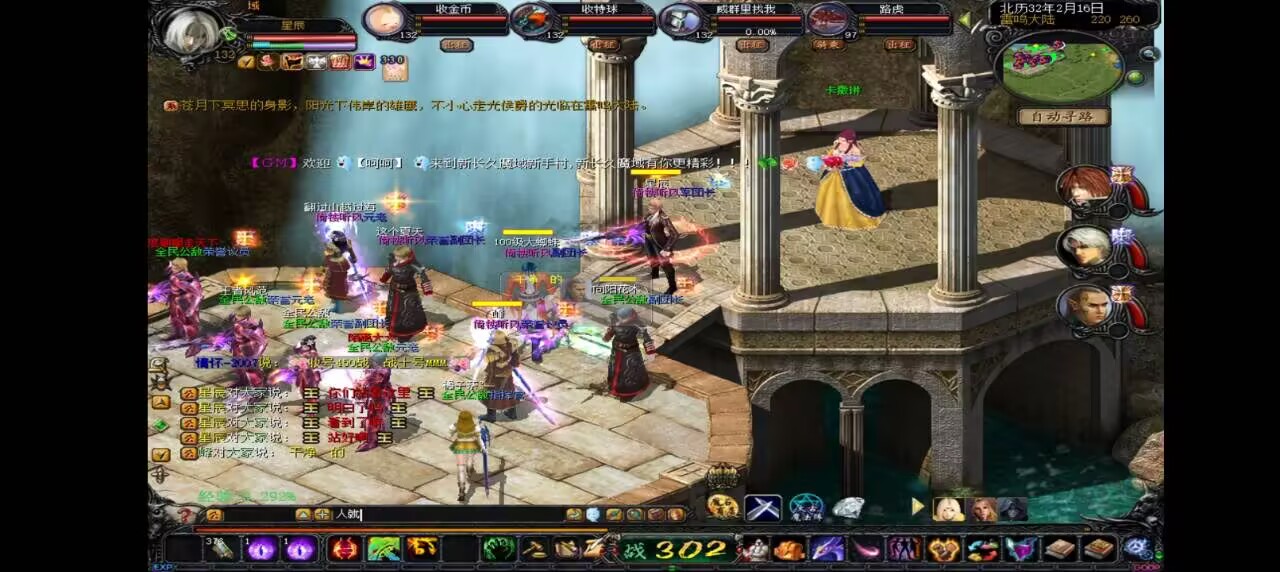This screenshot has width=1280, height=572.
Task: Use the first purple eye skill slot
Action: tap(261, 548)
